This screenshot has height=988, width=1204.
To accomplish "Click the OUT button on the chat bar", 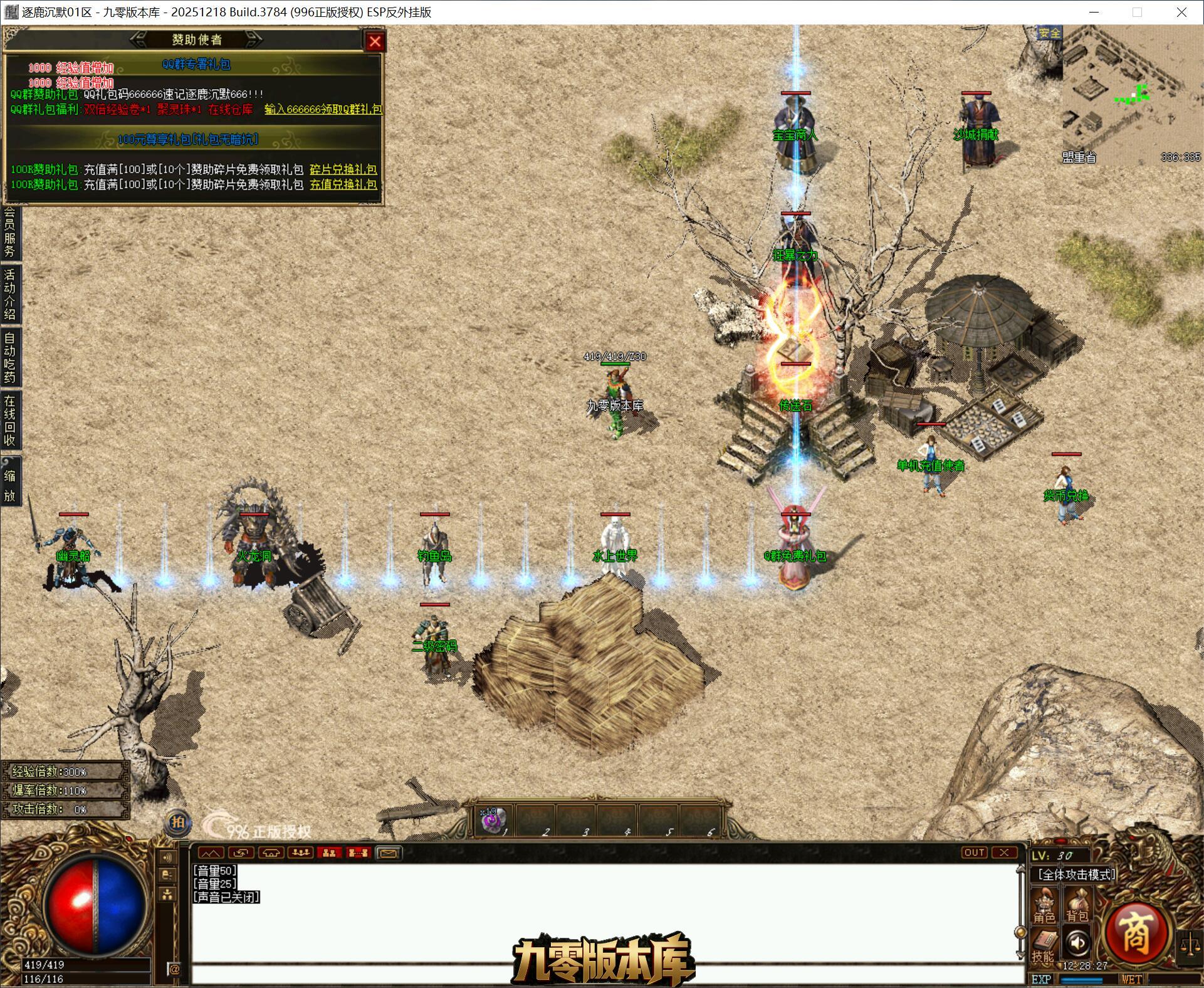I will tap(974, 853).
